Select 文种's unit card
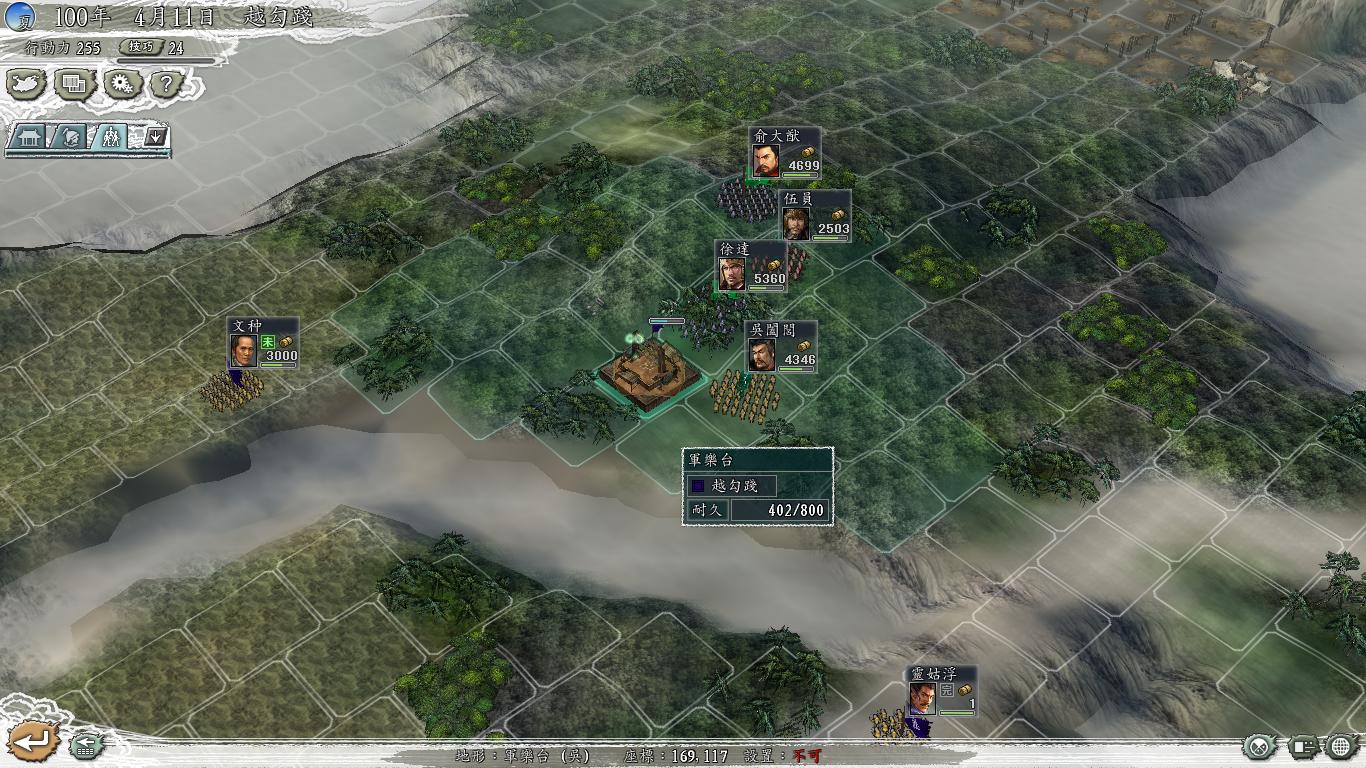 (262, 343)
